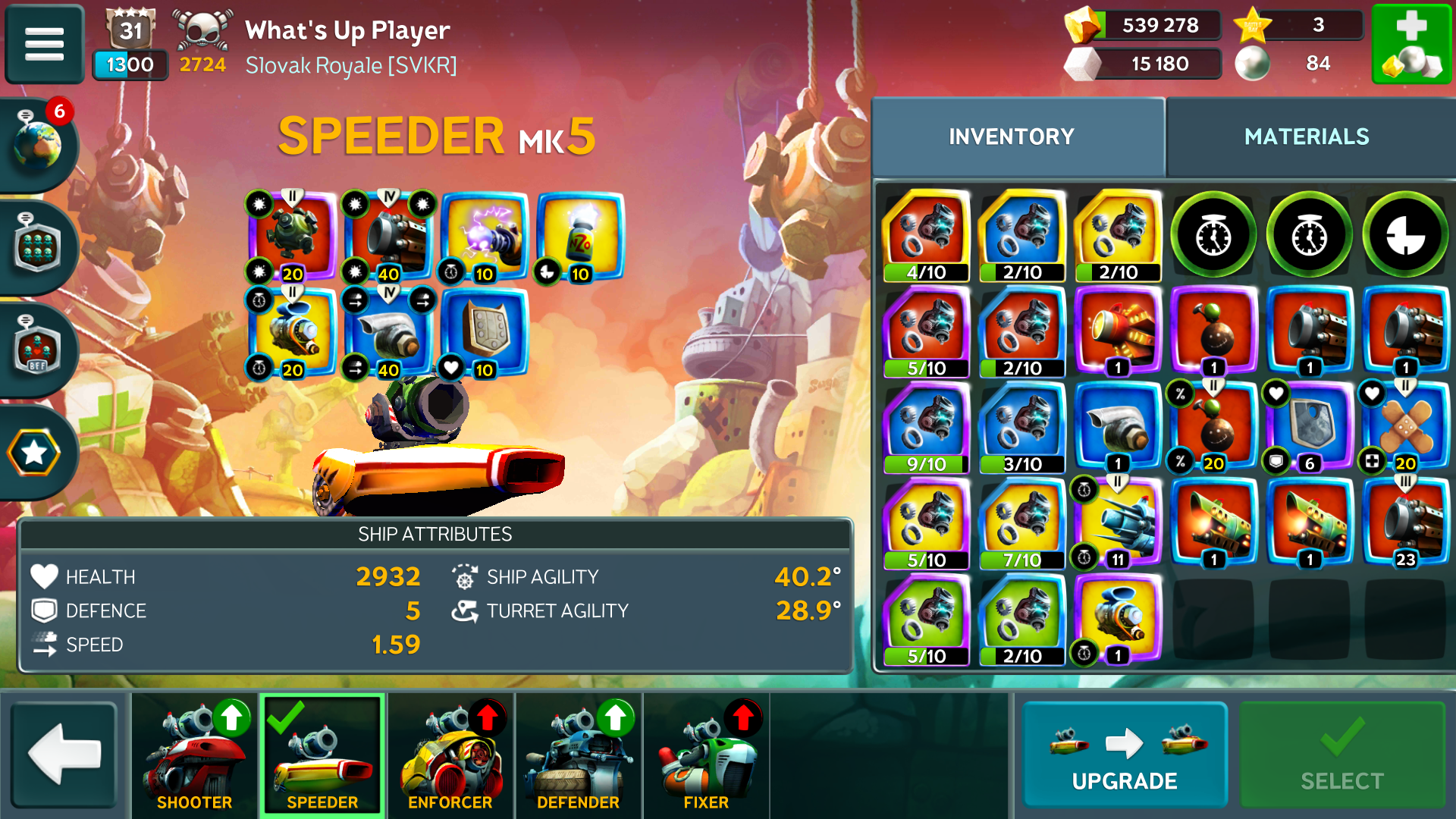Open the star hexagon badge icon
Viewport: 1456px width, 819px height.
pos(35,453)
